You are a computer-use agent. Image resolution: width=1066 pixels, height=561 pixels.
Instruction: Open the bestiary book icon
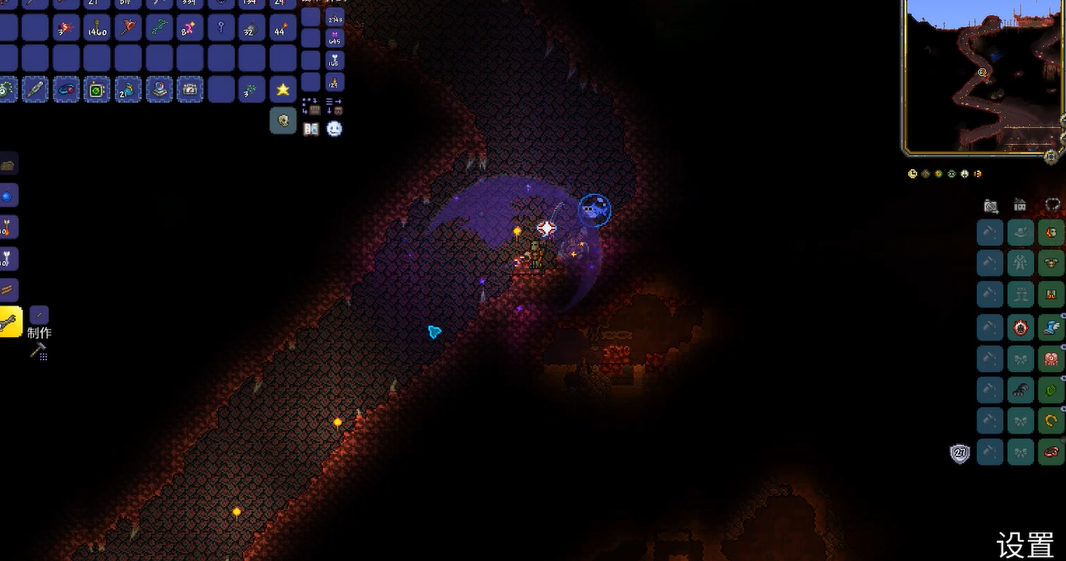311,129
